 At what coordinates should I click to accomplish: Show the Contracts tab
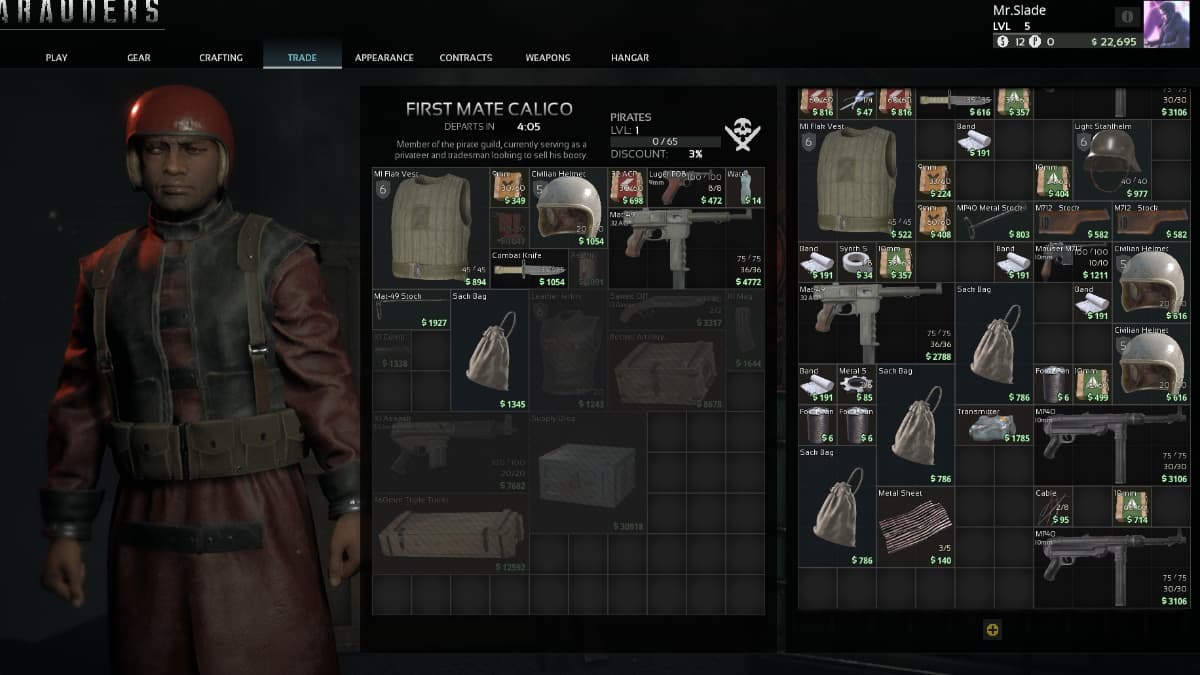point(466,58)
